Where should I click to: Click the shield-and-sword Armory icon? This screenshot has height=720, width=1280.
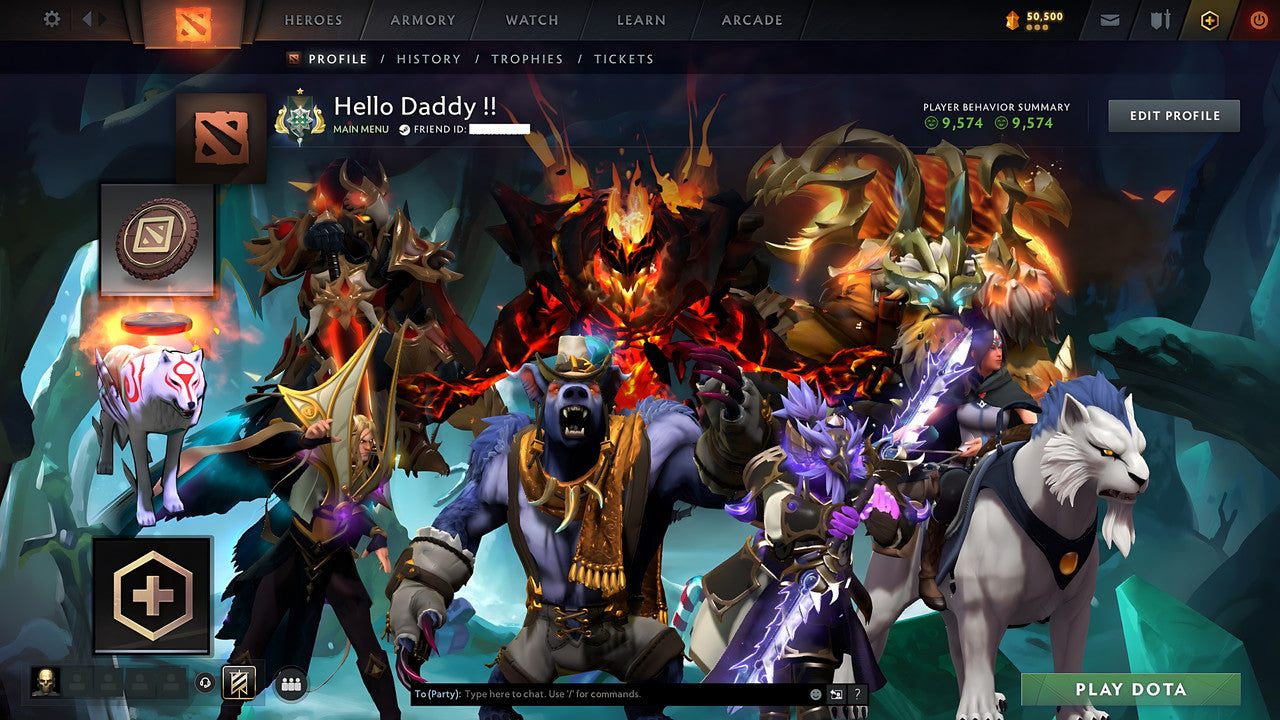pyautogui.click(x=1160, y=17)
